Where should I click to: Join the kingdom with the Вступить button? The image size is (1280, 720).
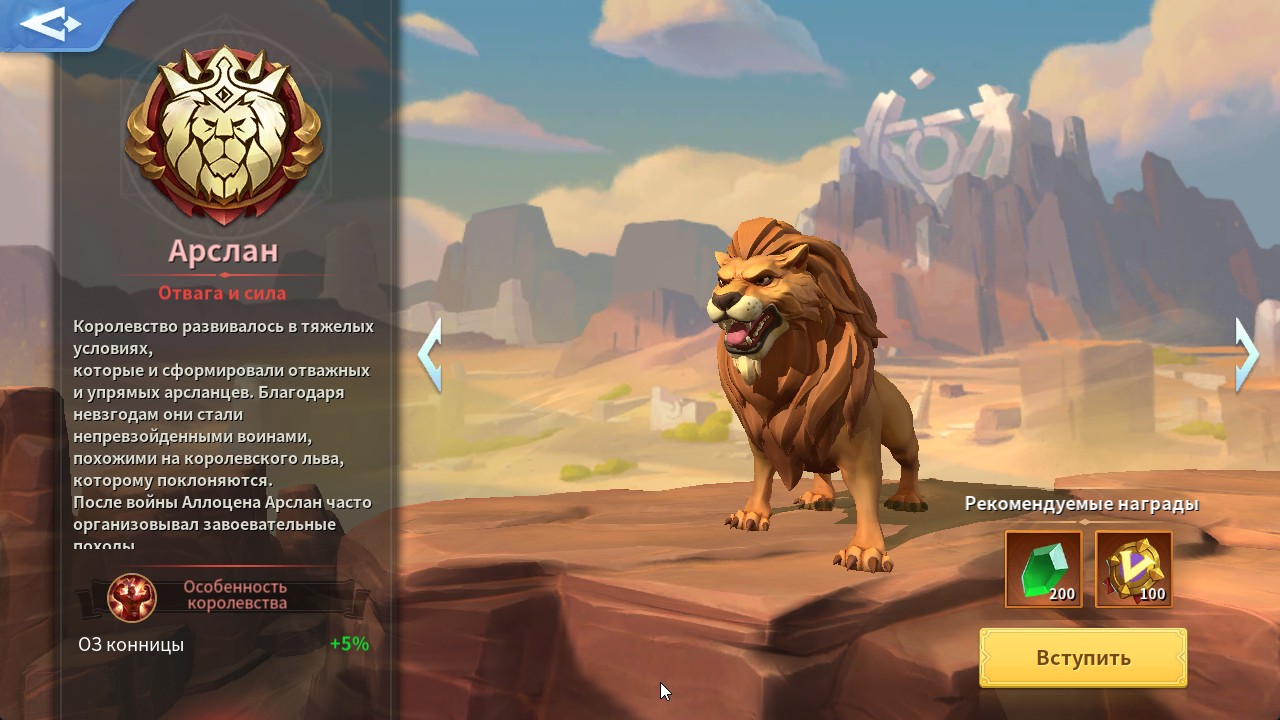tap(1083, 657)
